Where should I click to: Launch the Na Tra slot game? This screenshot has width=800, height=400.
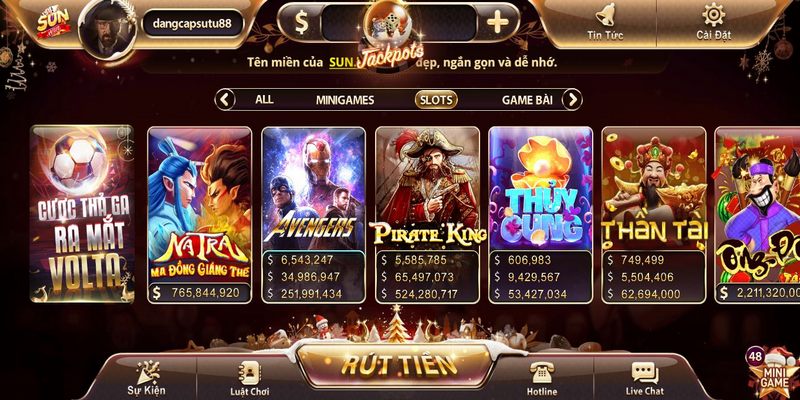(x=199, y=210)
